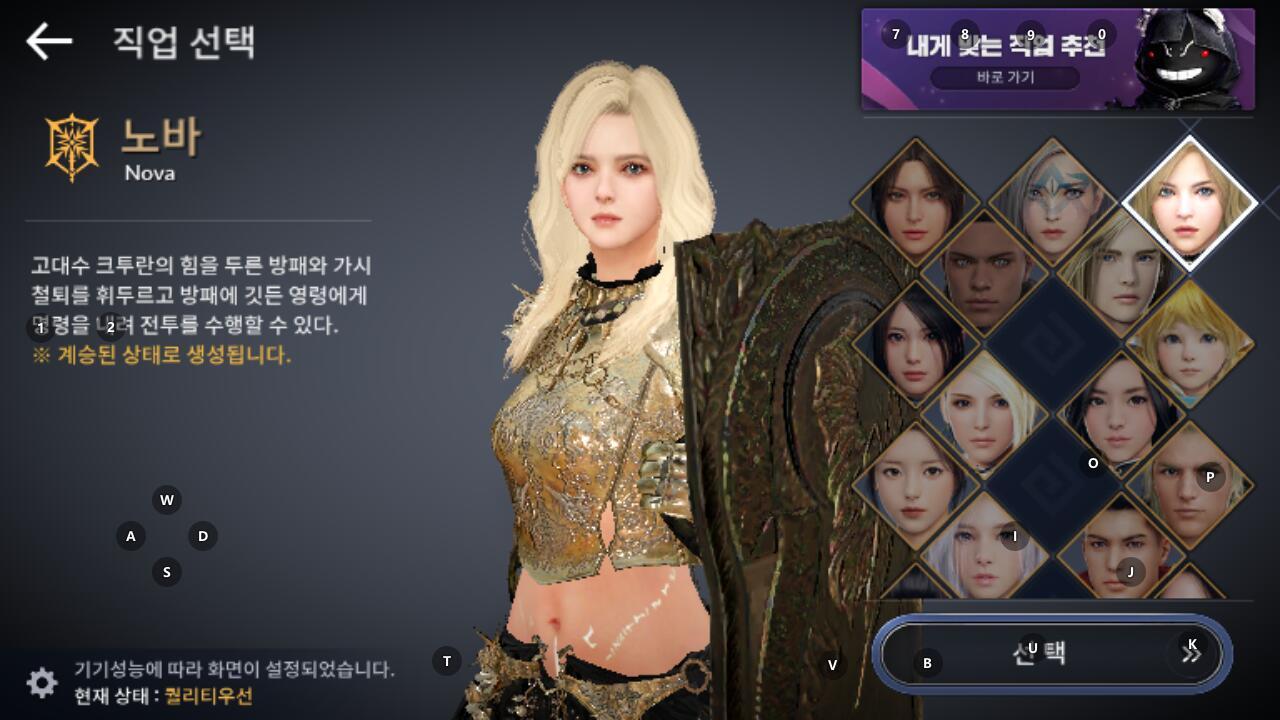The height and width of the screenshot is (720, 1280).
Task: Go back using the arrow beside 직업 선택
Action: coord(49,41)
